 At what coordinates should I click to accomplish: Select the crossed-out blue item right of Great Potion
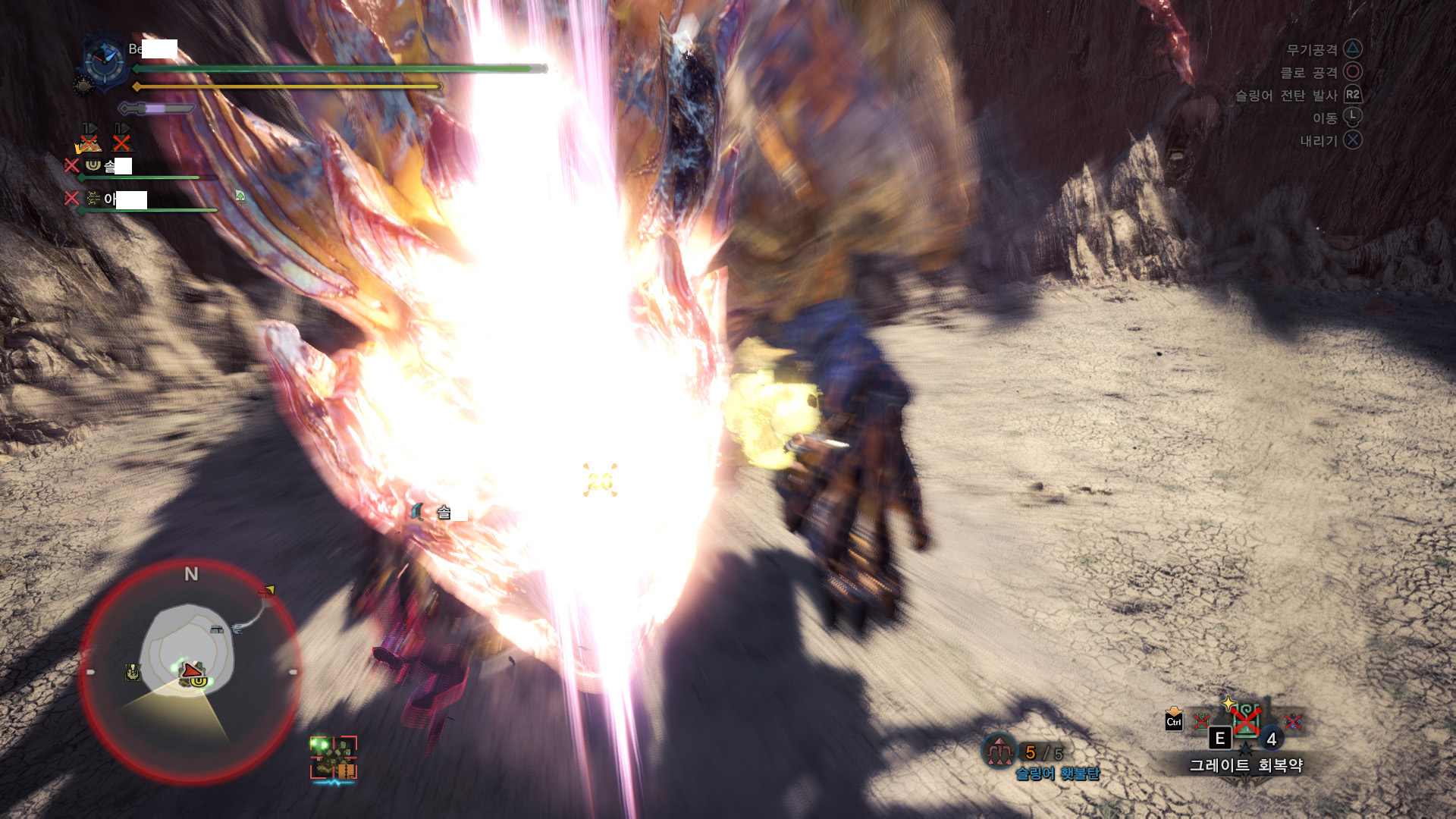[x=1293, y=721]
